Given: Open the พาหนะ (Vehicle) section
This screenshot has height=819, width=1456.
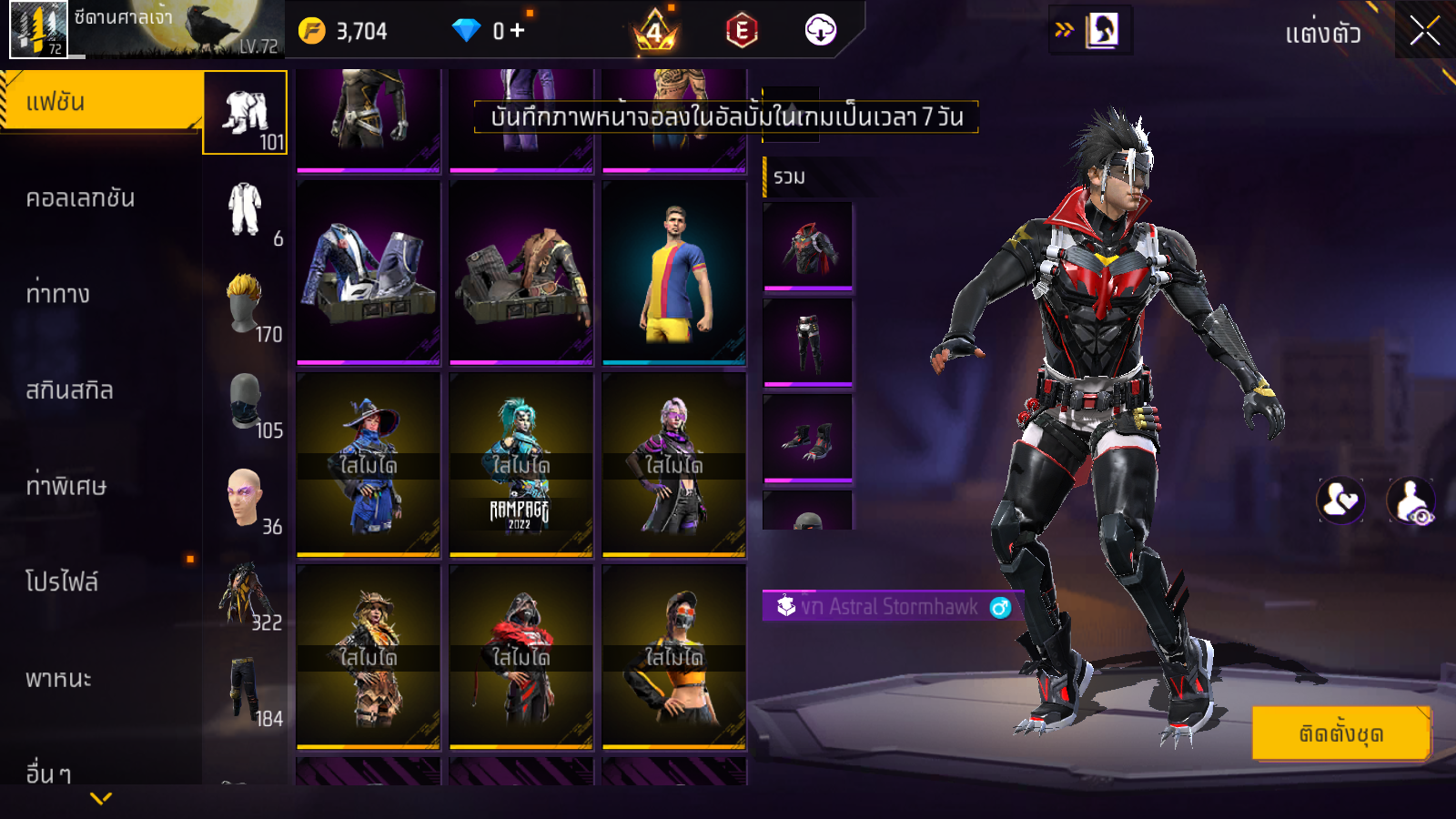Looking at the screenshot, I should [59, 679].
